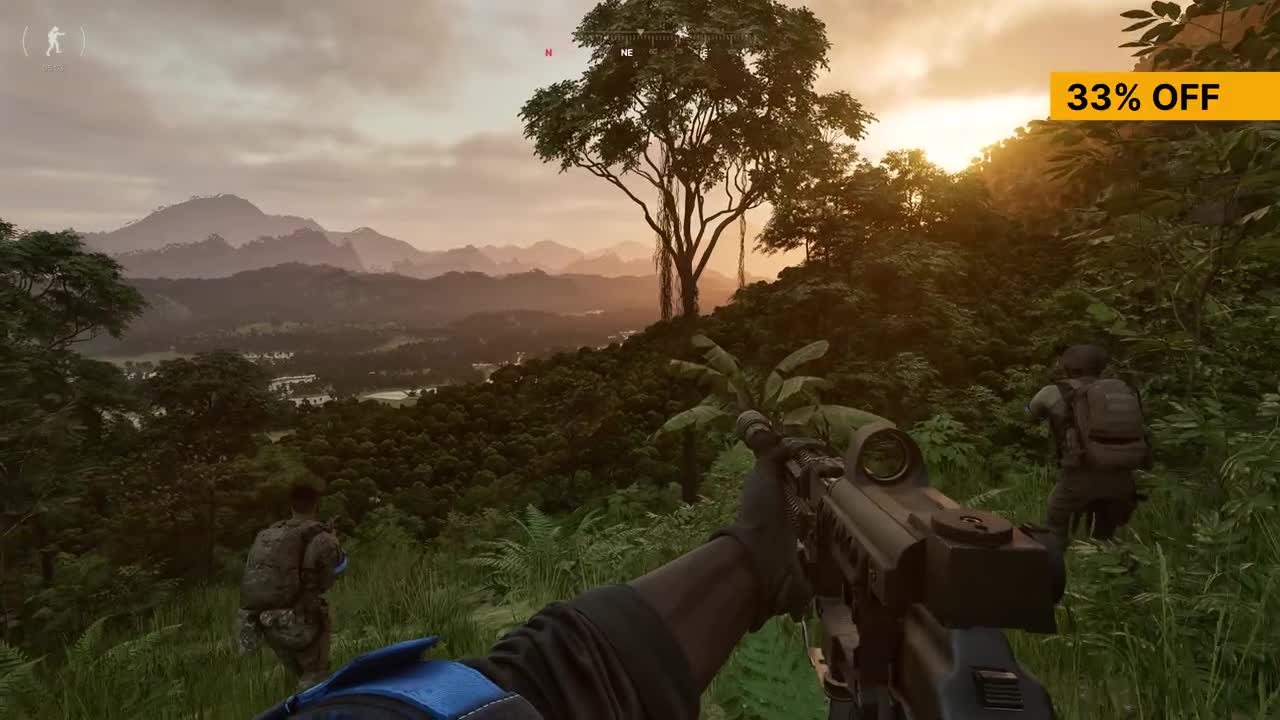
Task: Open the 33% OFF discount badge
Action: pyautogui.click(x=1164, y=97)
